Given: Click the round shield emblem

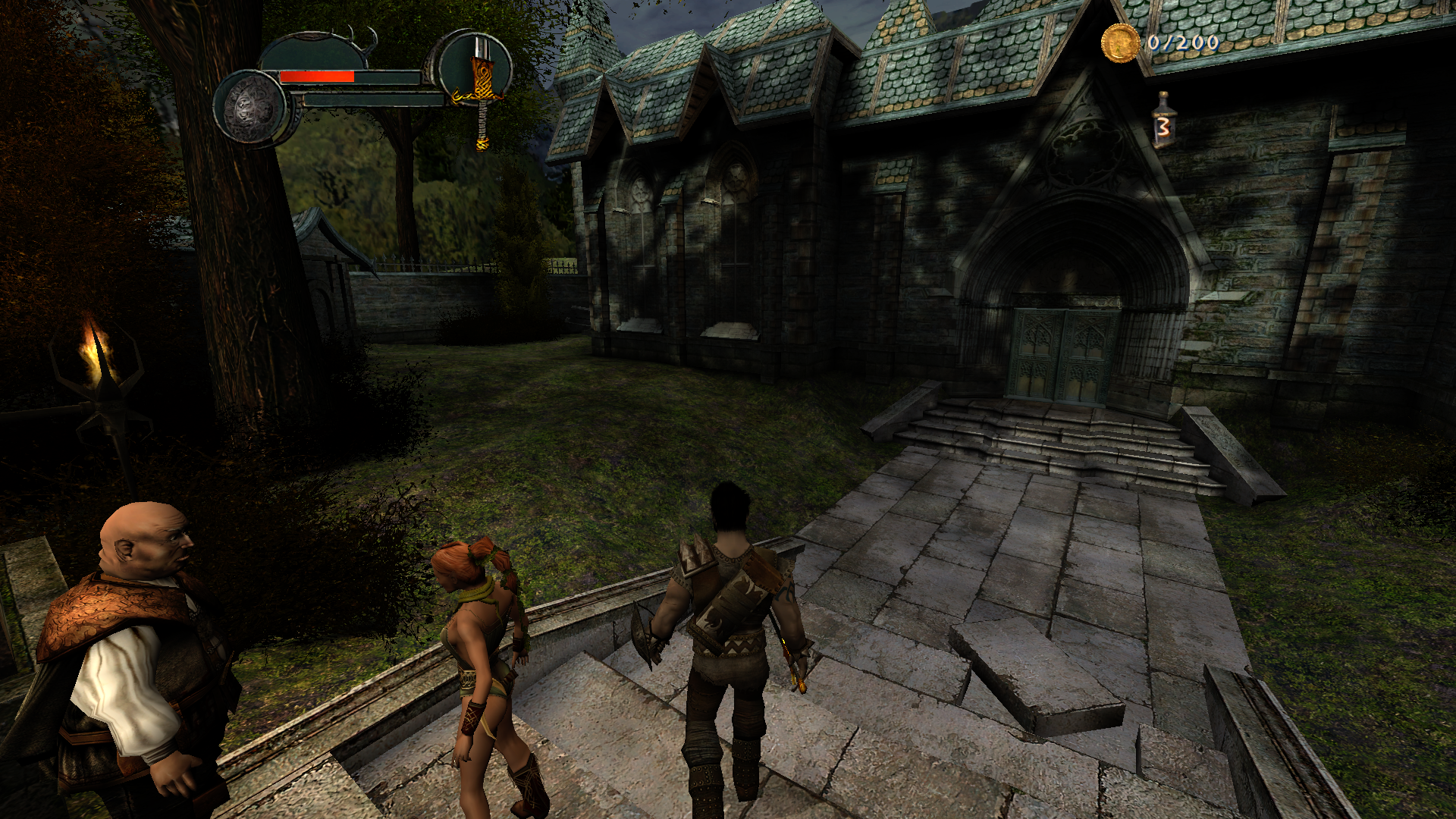Looking at the screenshot, I should click(253, 109).
